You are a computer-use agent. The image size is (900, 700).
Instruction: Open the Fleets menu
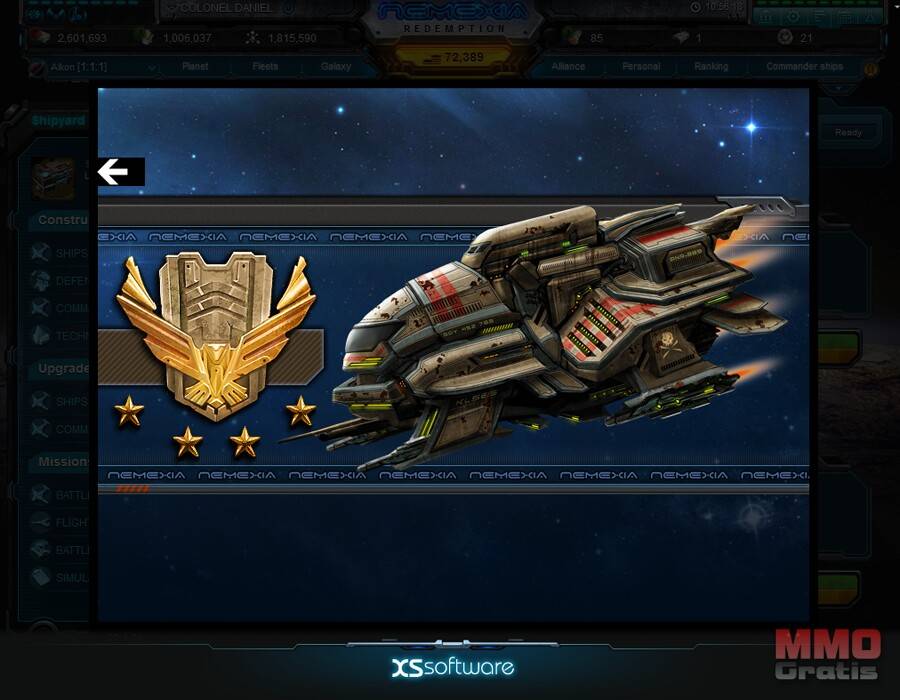point(265,67)
